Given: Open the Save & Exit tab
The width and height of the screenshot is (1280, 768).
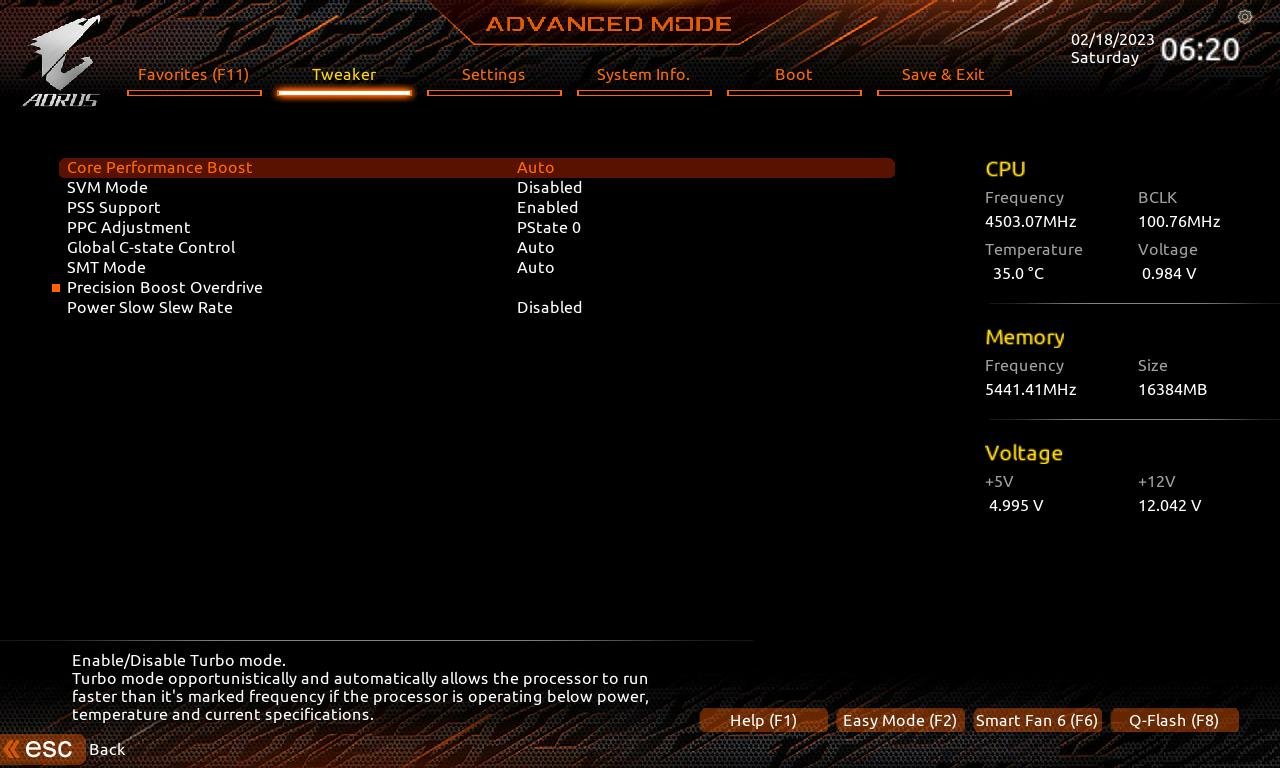Looking at the screenshot, I should coord(944,74).
